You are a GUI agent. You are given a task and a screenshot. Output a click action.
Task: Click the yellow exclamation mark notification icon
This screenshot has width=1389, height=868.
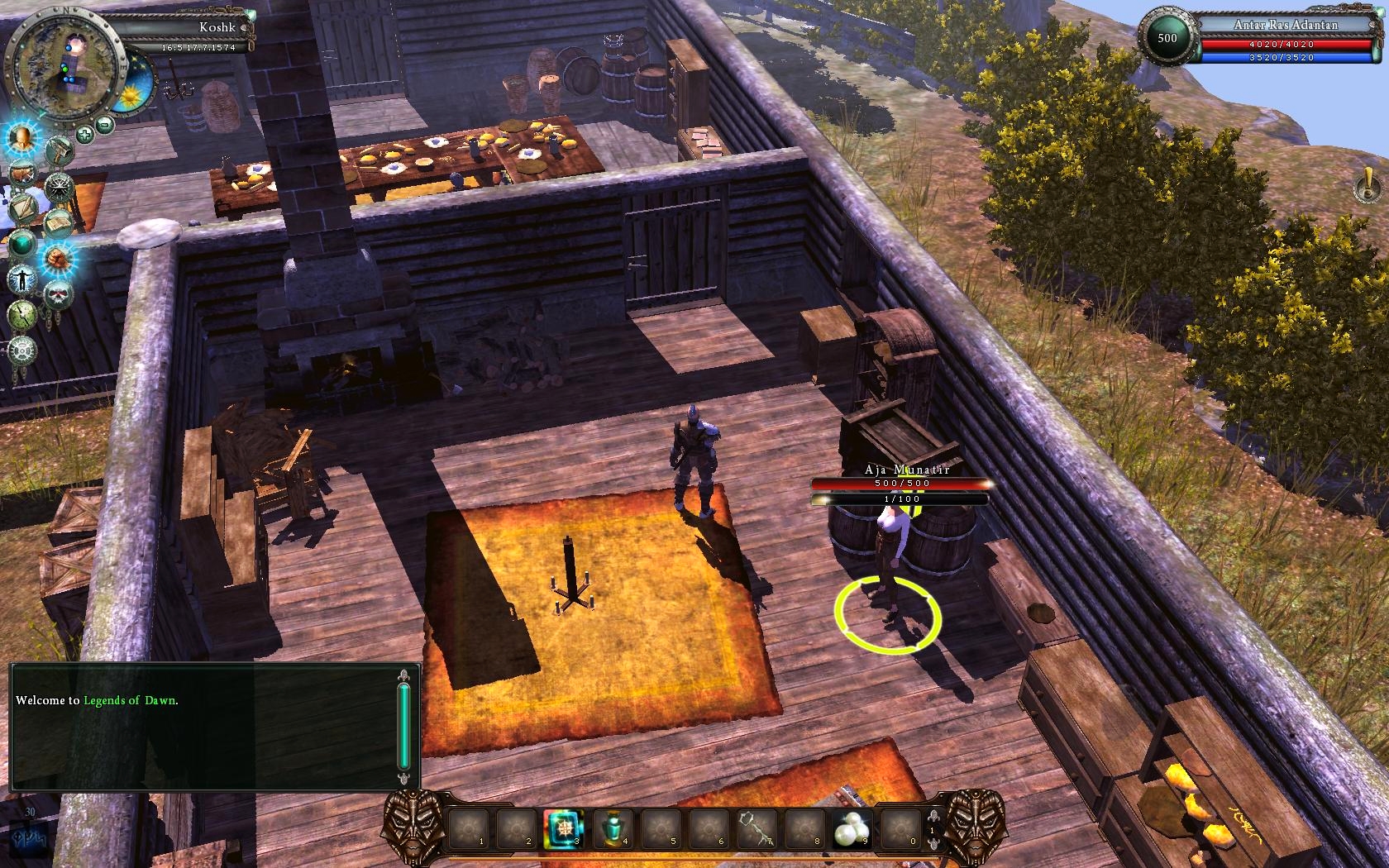(1365, 187)
